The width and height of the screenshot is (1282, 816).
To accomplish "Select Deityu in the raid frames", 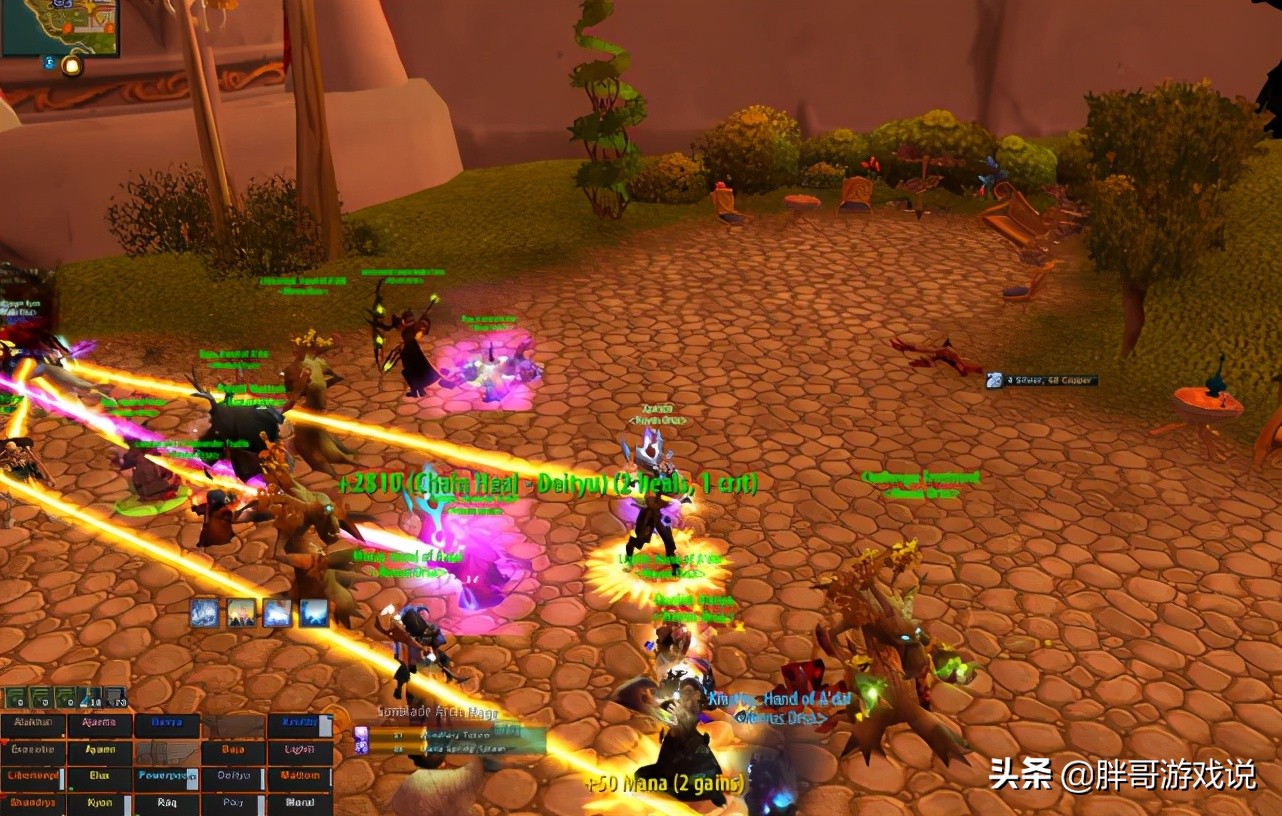I will point(233,775).
